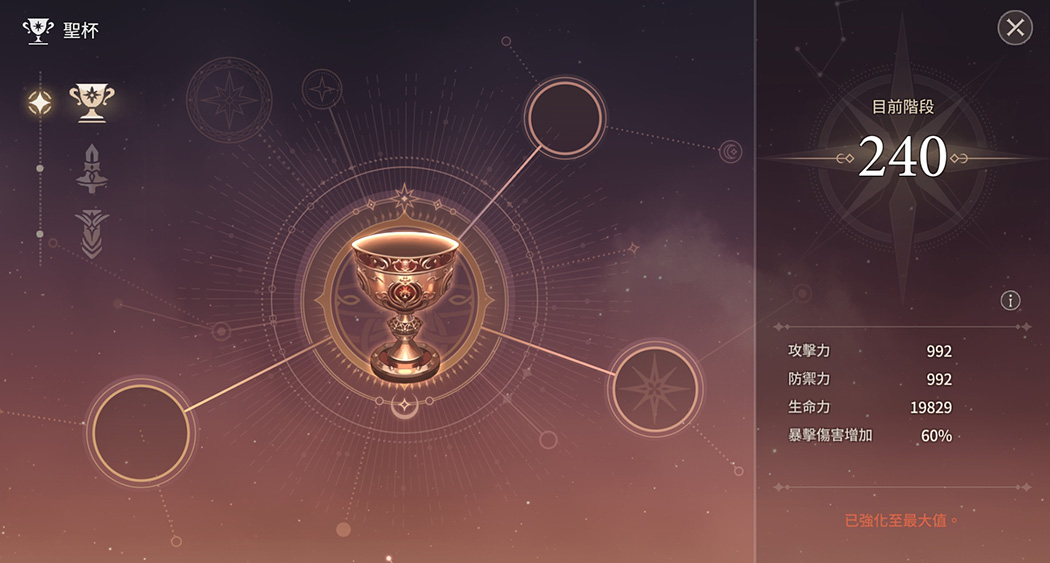Open the info tooltip above the stats
Image resolution: width=1050 pixels, height=563 pixels.
point(1010,300)
